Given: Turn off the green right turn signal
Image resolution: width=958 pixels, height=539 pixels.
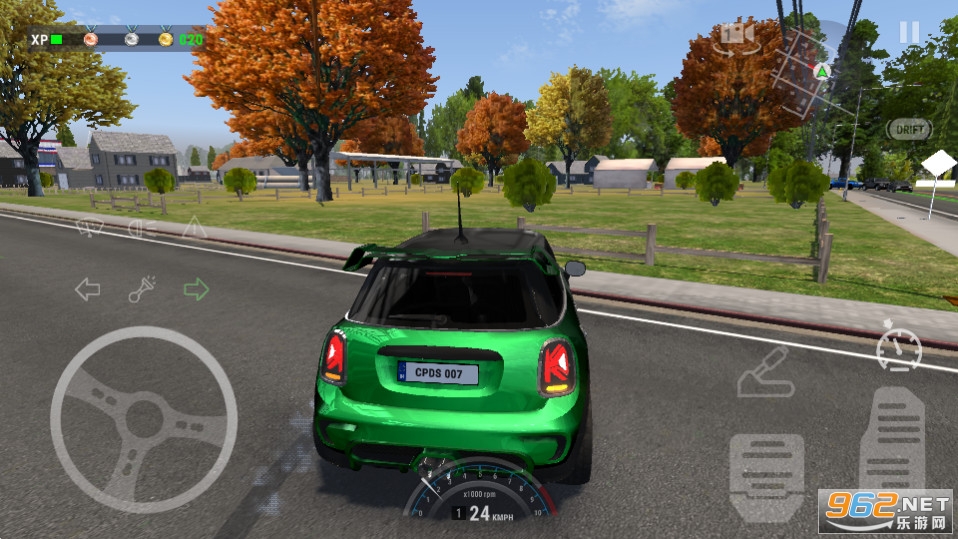Looking at the screenshot, I should pyautogui.click(x=196, y=290).
